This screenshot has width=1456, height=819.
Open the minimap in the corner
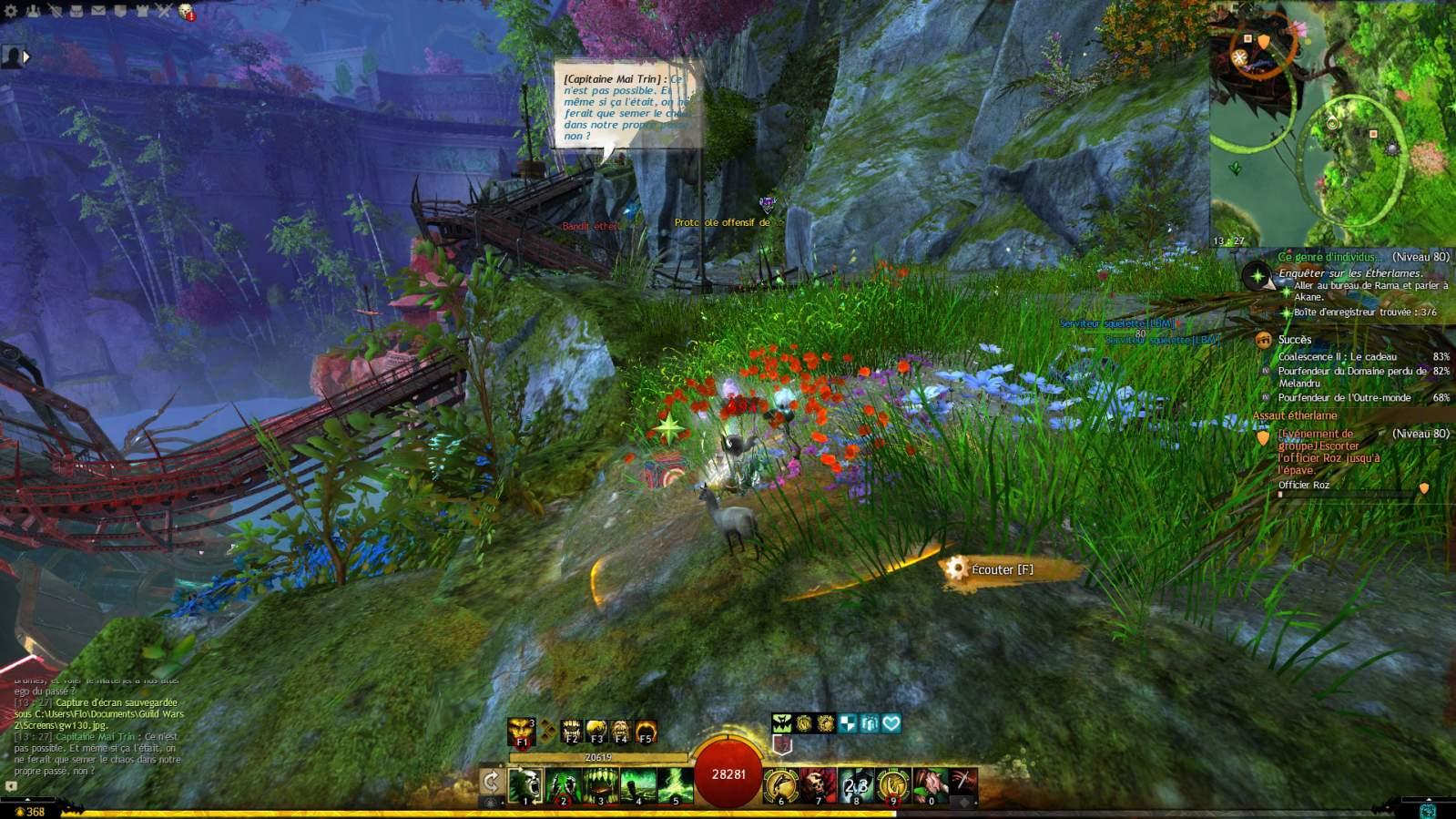pyautogui.click(x=1332, y=123)
